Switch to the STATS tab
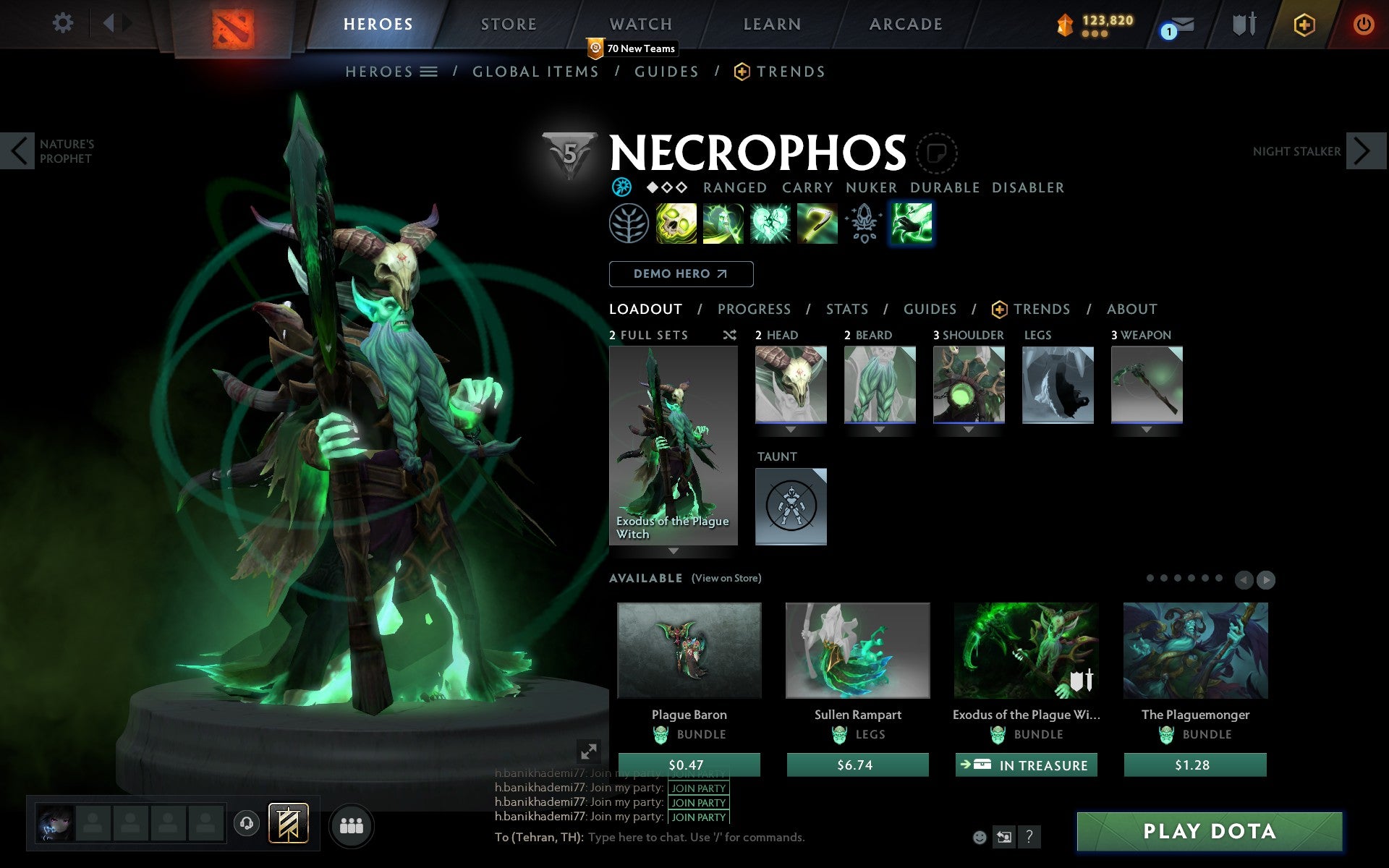 click(846, 309)
